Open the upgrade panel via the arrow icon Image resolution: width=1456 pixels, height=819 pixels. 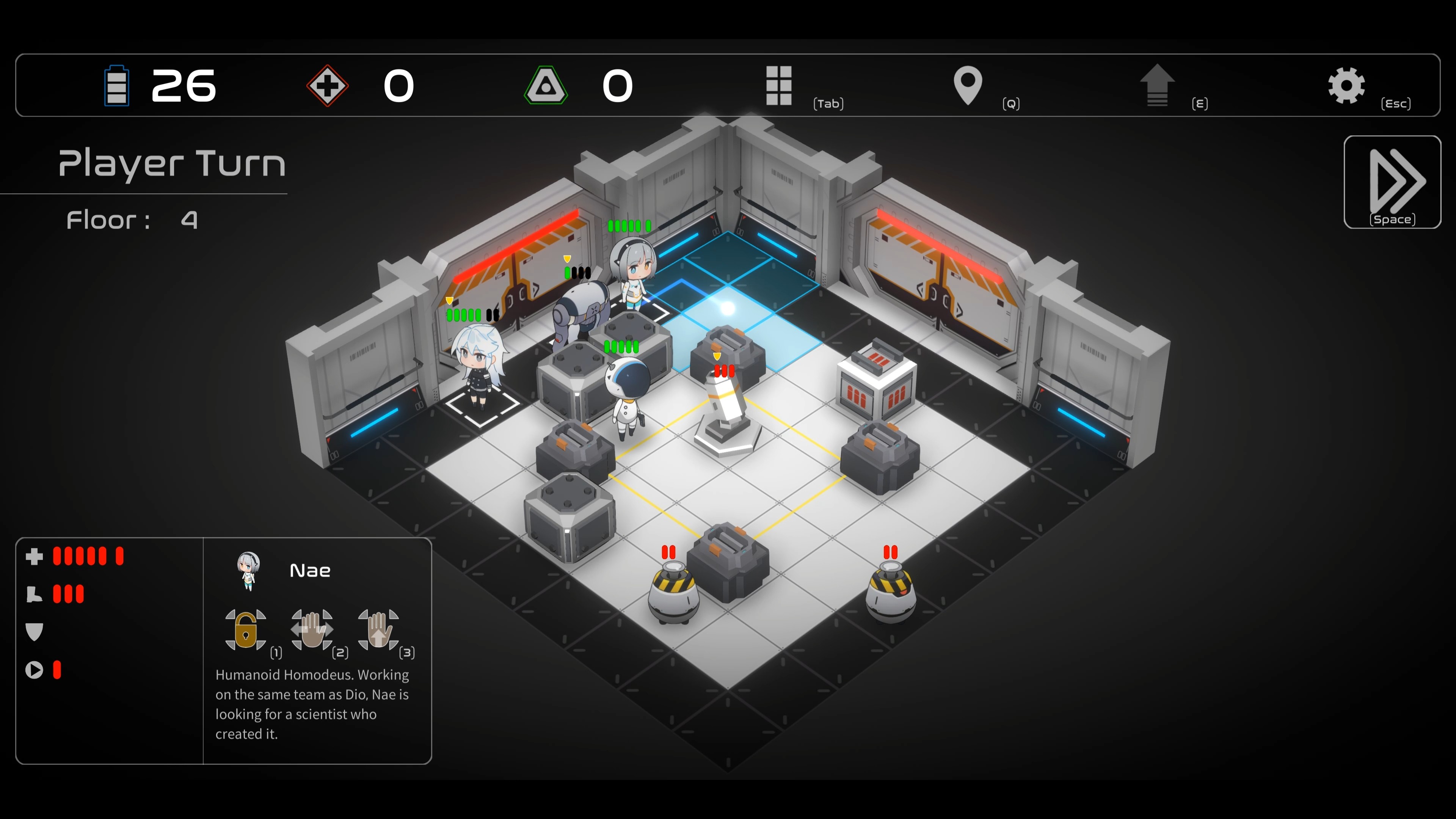tap(1159, 86)
